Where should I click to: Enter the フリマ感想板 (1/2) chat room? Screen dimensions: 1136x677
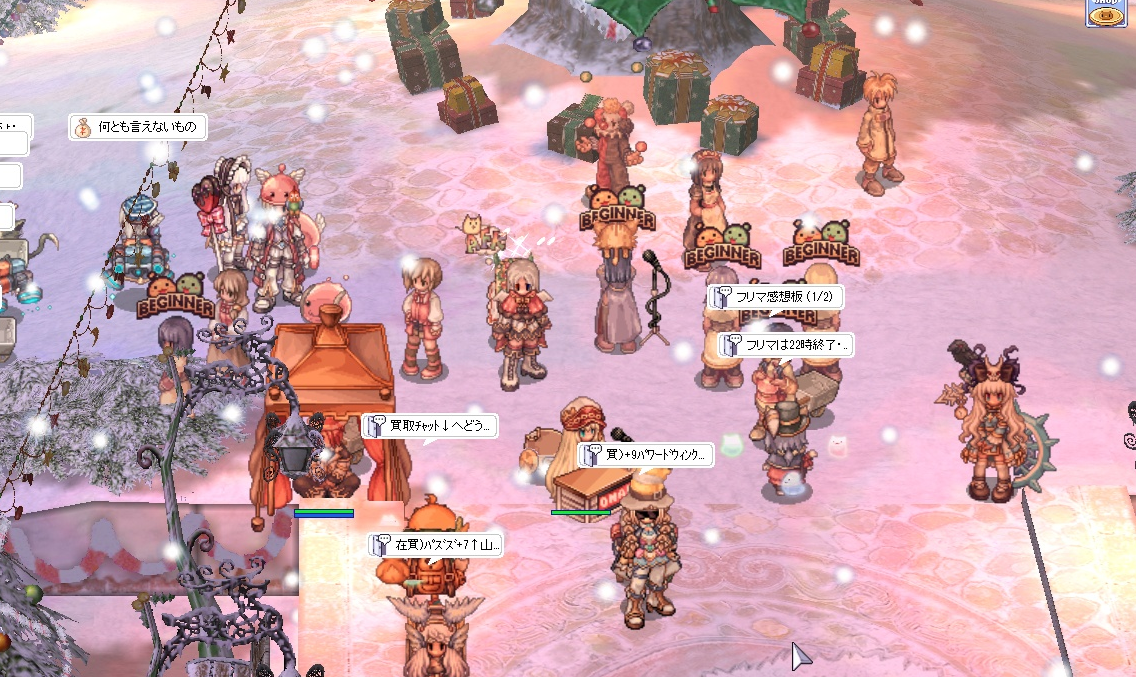click(776, 297)
